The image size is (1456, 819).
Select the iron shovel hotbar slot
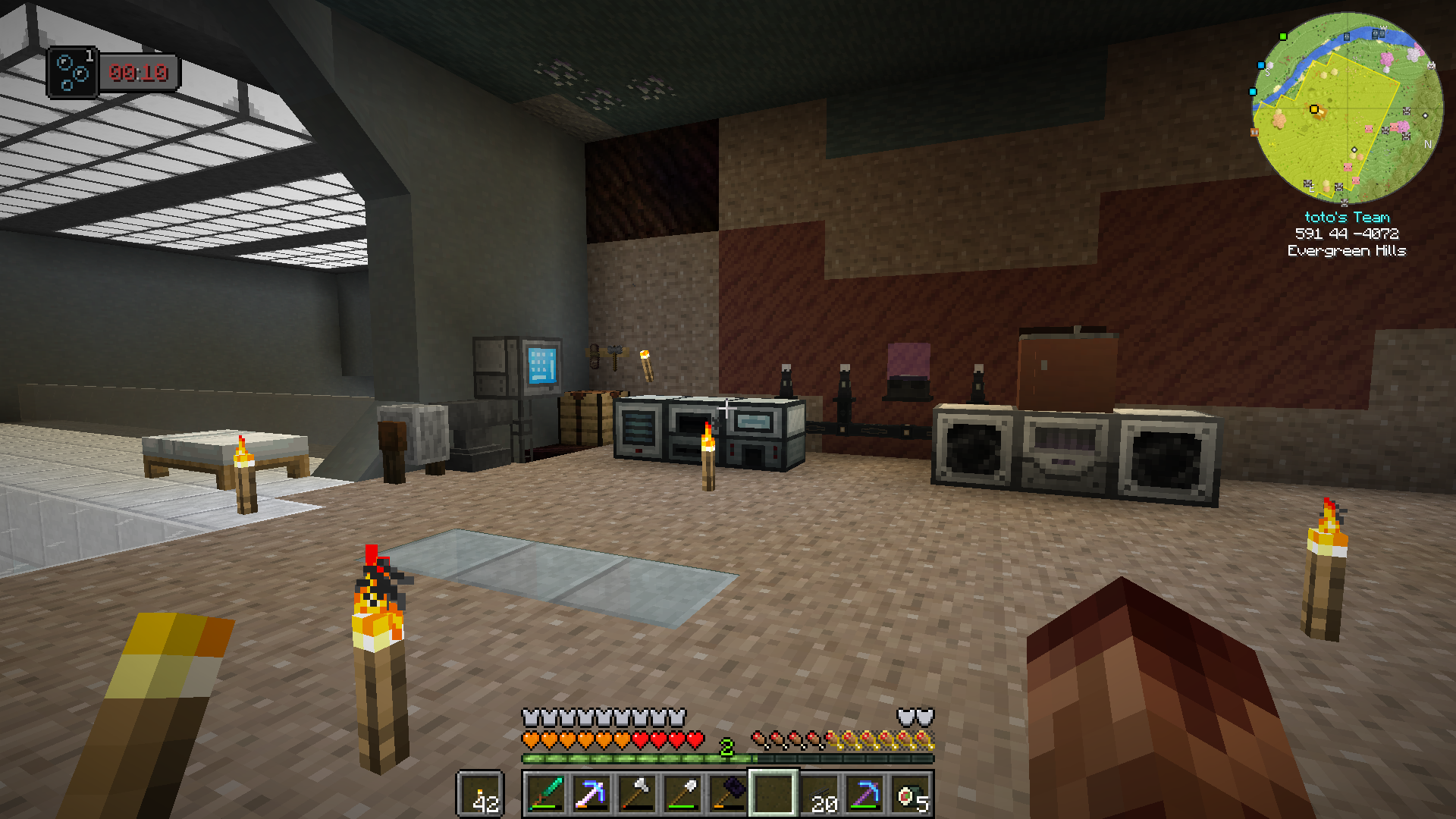coord(682,794)
